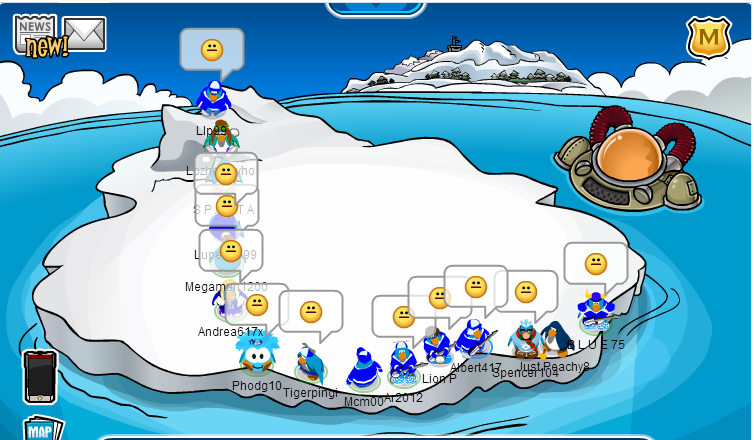
Task: Open the mail envelope icon
Action: tap(86, 33)
